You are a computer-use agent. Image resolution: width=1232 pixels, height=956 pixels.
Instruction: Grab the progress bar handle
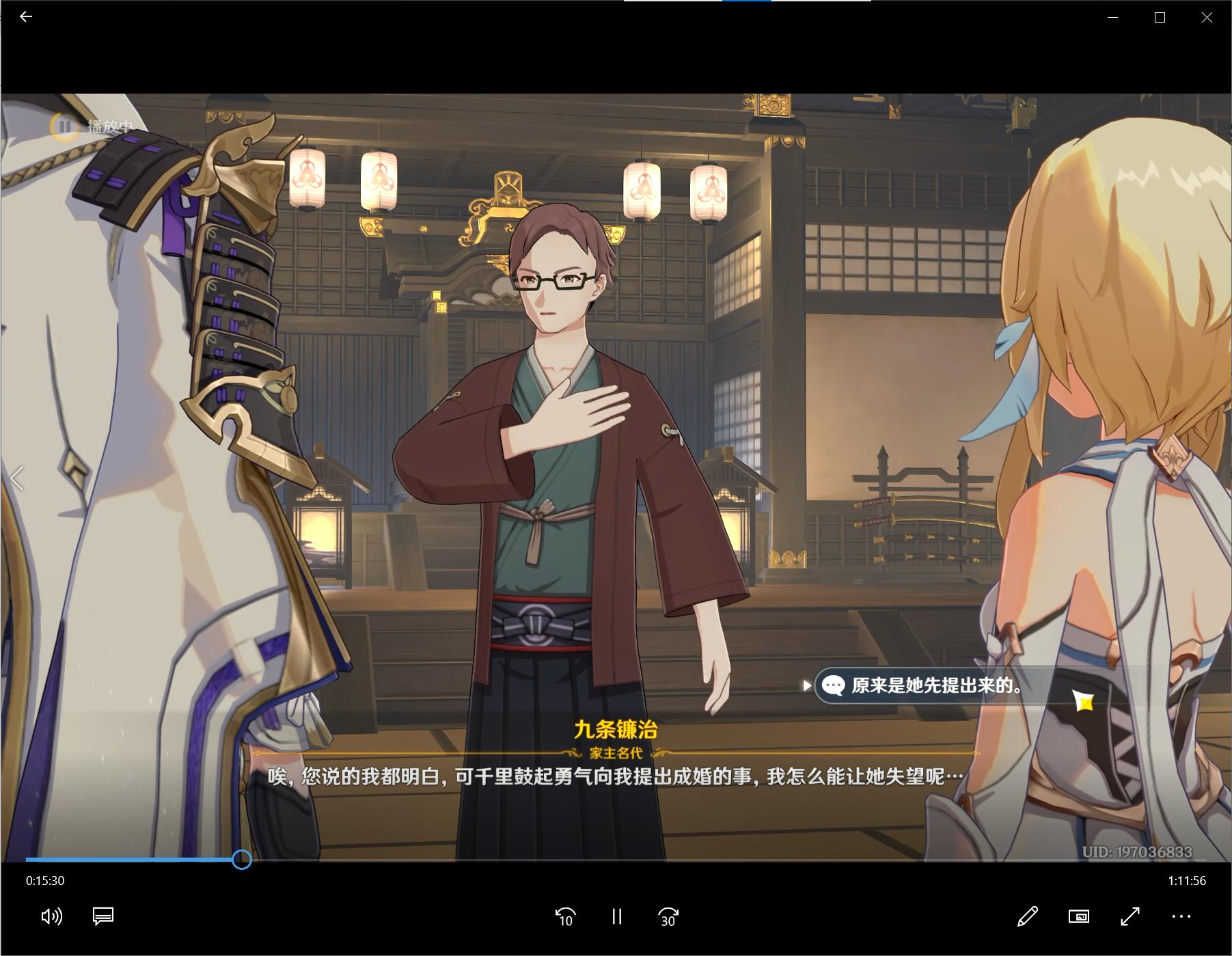241,861
